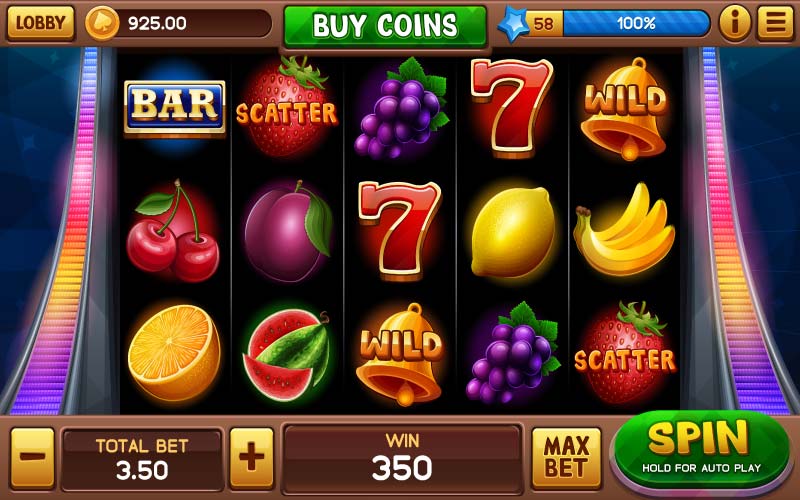Show the game info panel
Screen dimensions: 800x500
pos(735,22)
